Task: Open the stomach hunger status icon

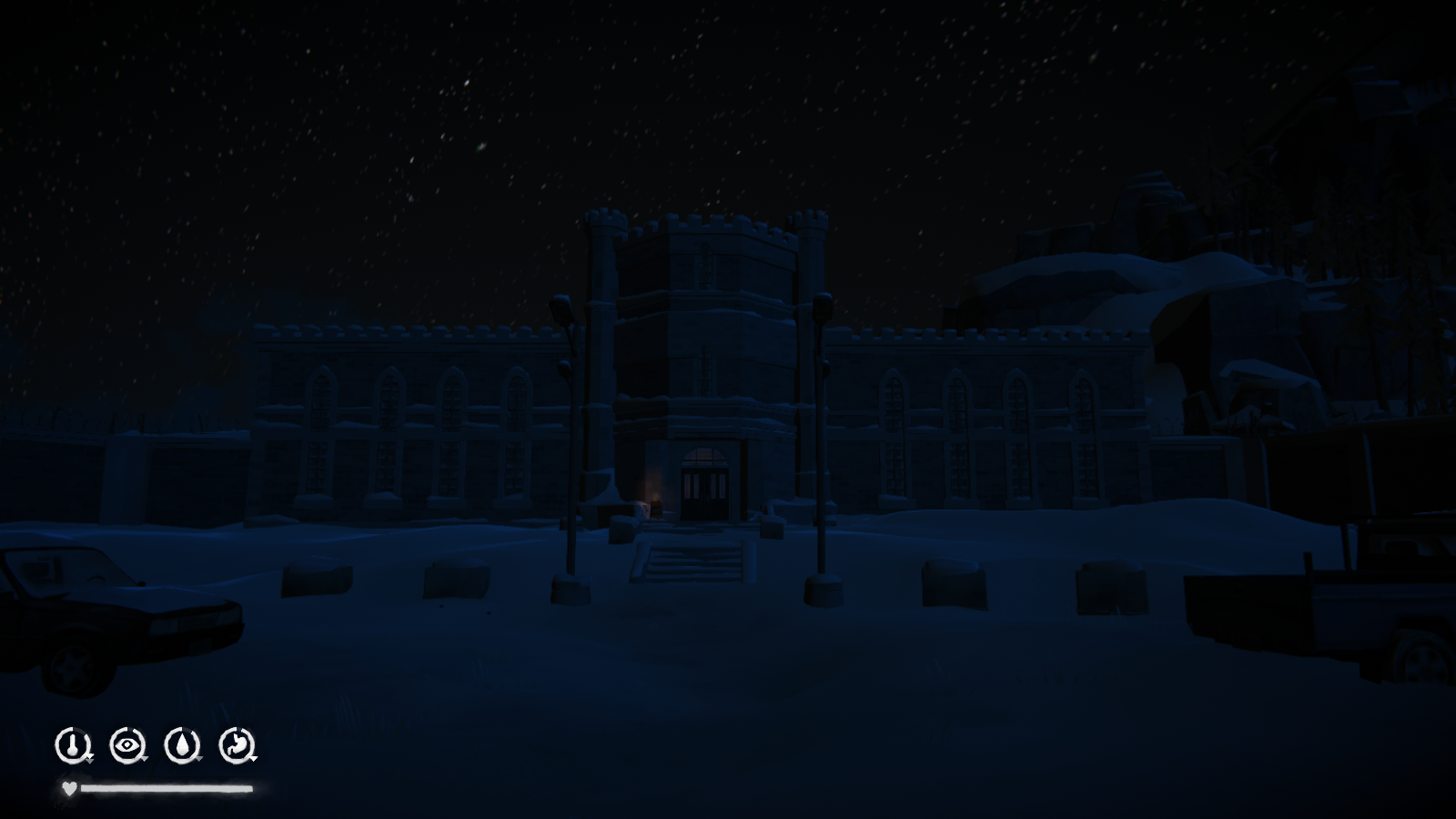Action: coord(237,745)
